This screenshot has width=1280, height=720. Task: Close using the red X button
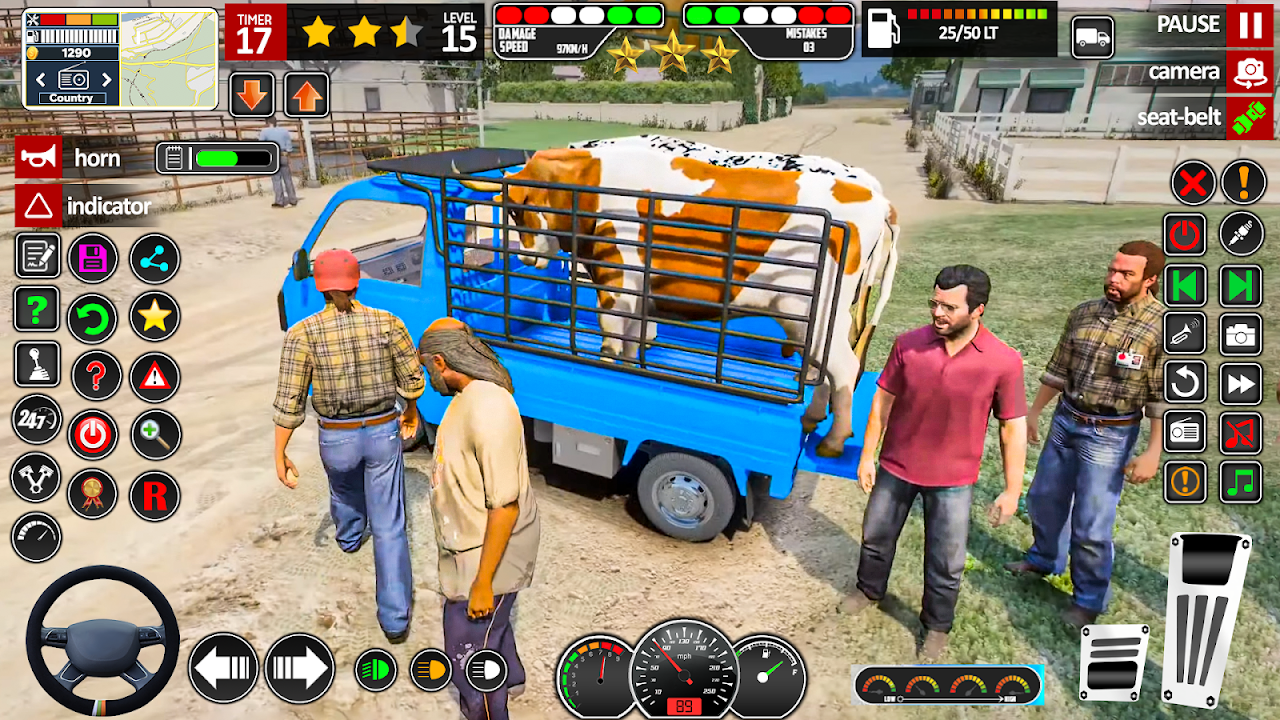(1193, 183)
